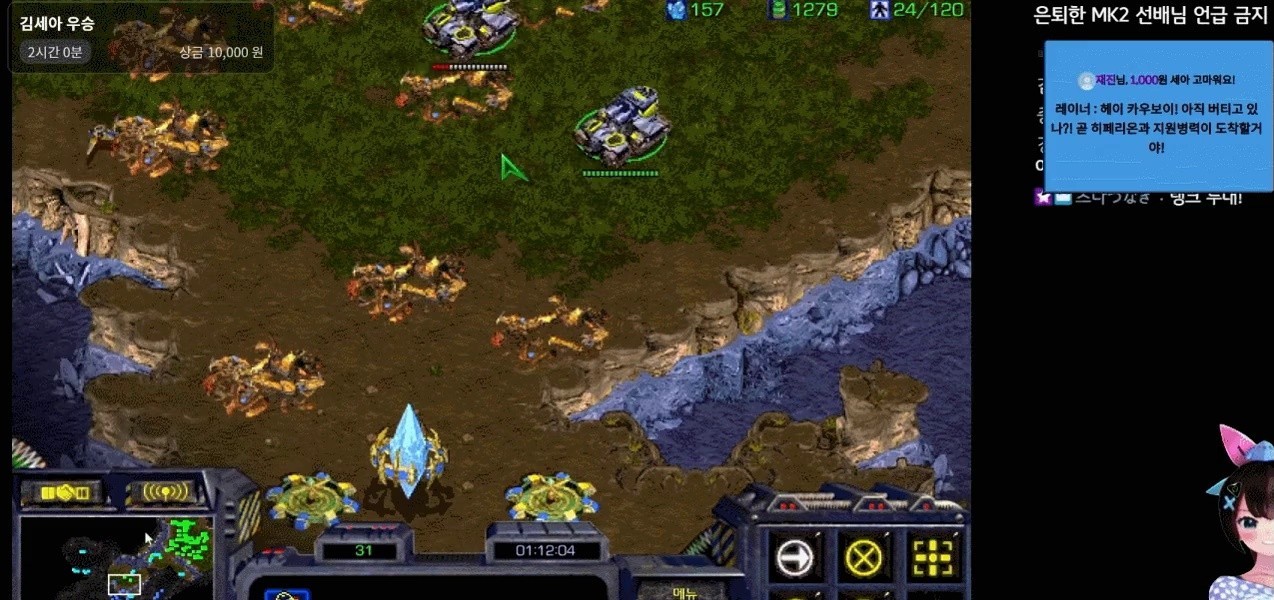Open the diplomacy handshake alliance button

(x=63, y=492)
